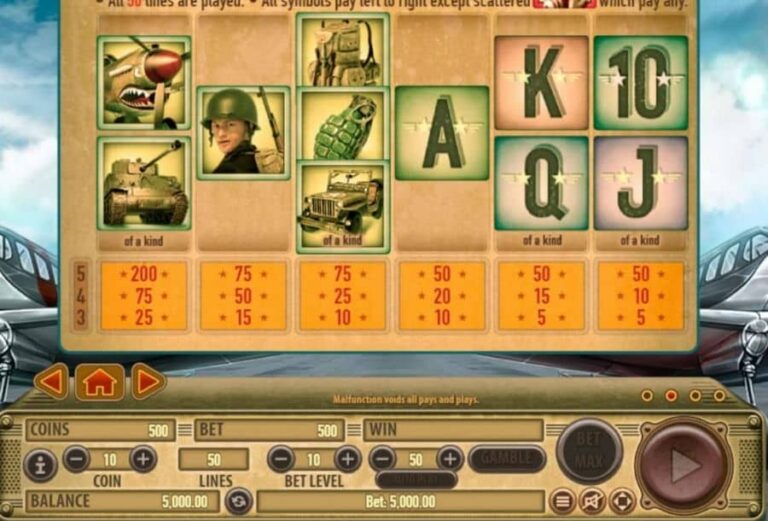Return to the game with the home button
The height and width of the screenshot is (521, 768).
100,381
